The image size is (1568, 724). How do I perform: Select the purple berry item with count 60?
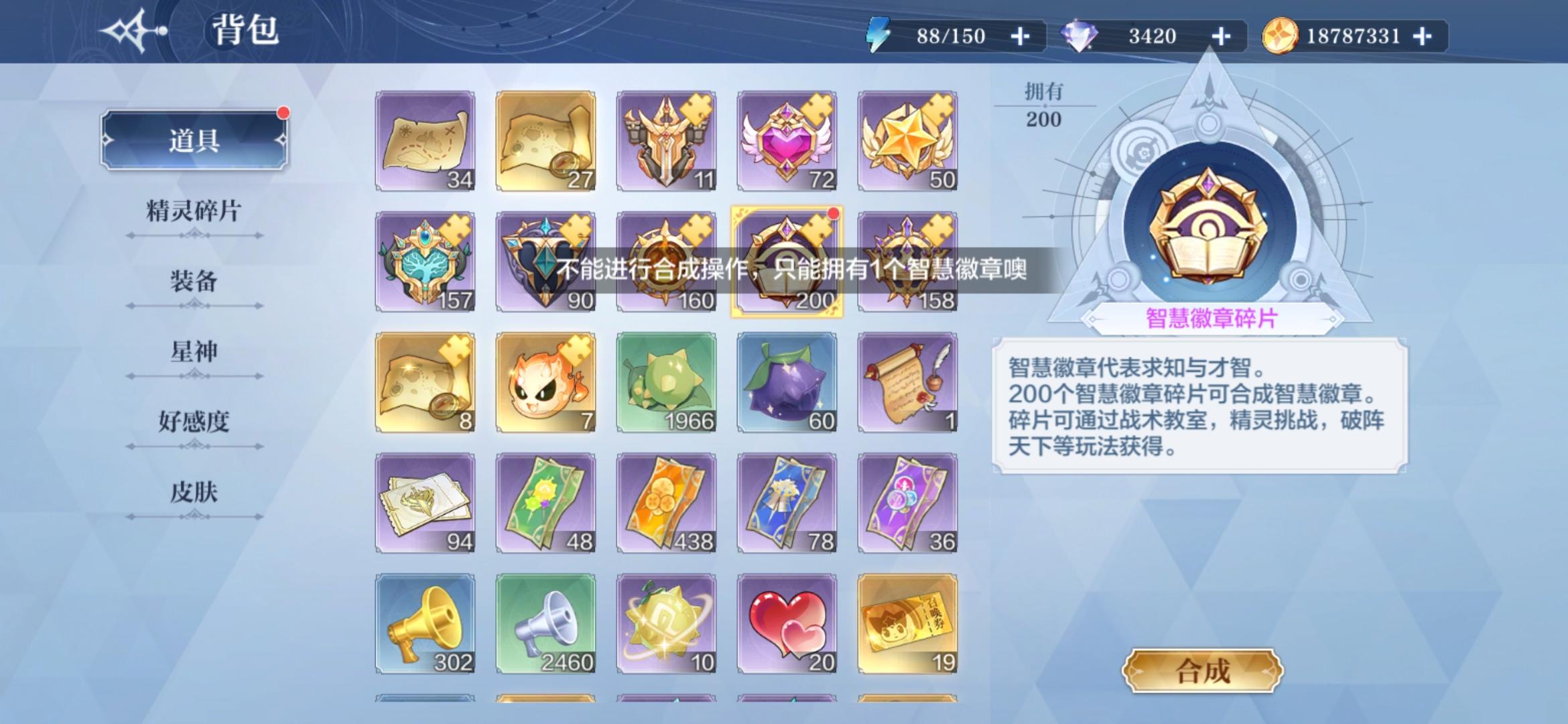point(787,379)
